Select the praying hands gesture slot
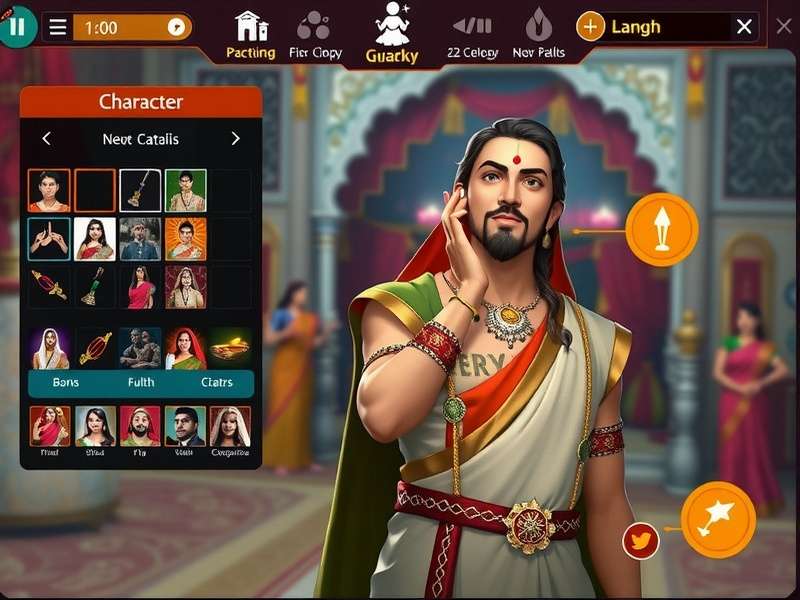This screenshot has width=800, height=600. click(x=49, y=239)
